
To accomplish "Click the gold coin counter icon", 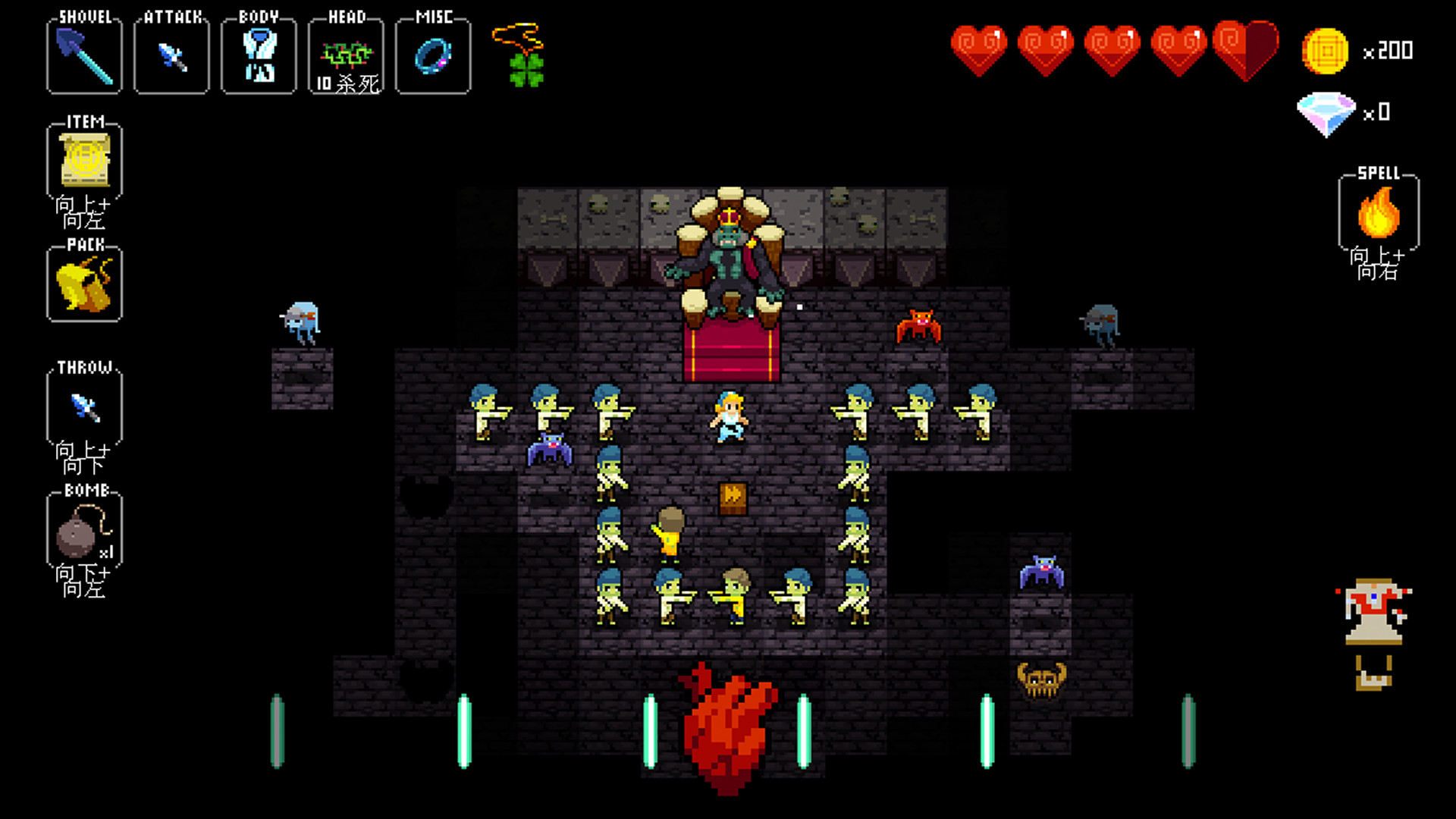I will tap(1326, 52).
